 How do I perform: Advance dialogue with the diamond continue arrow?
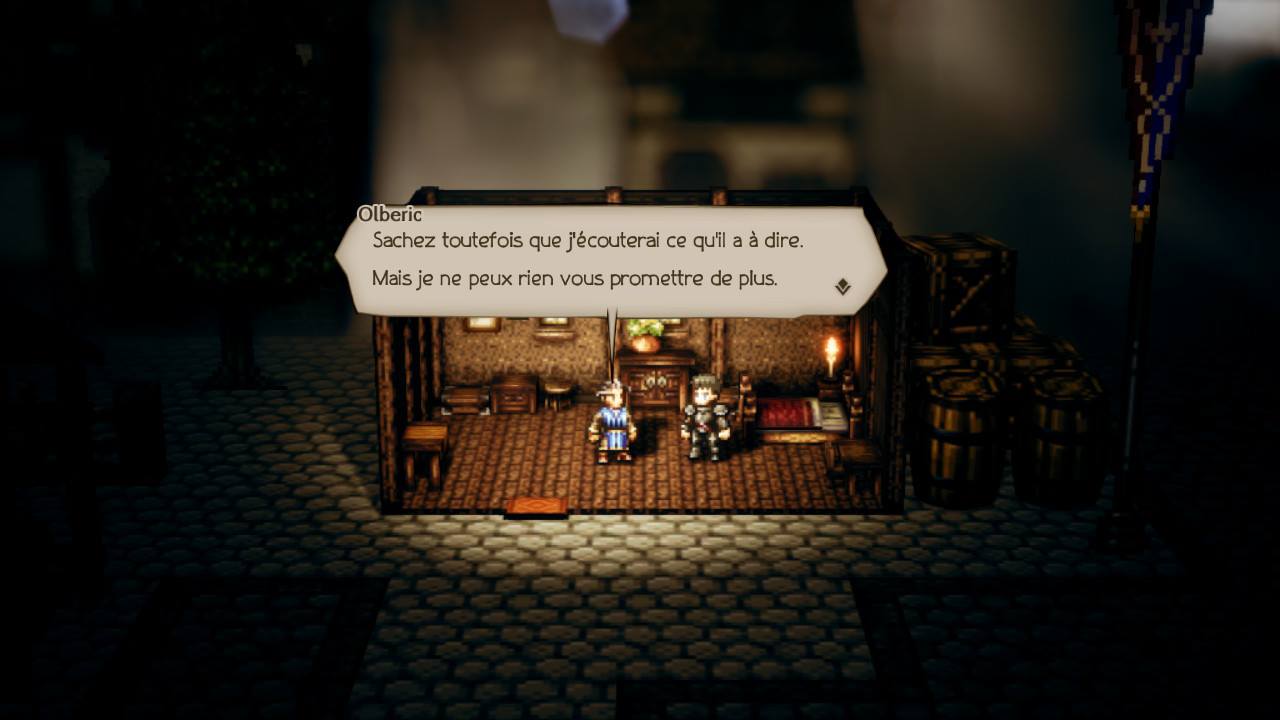tap(842, 287)
